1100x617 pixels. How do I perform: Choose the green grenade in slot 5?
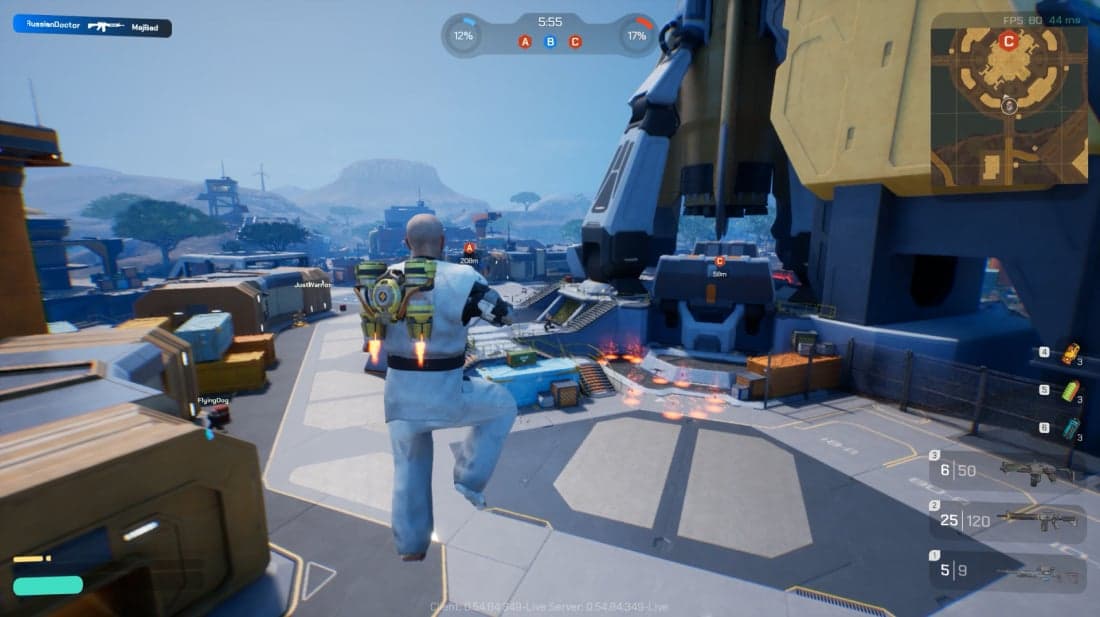[x=1071, y=391]
